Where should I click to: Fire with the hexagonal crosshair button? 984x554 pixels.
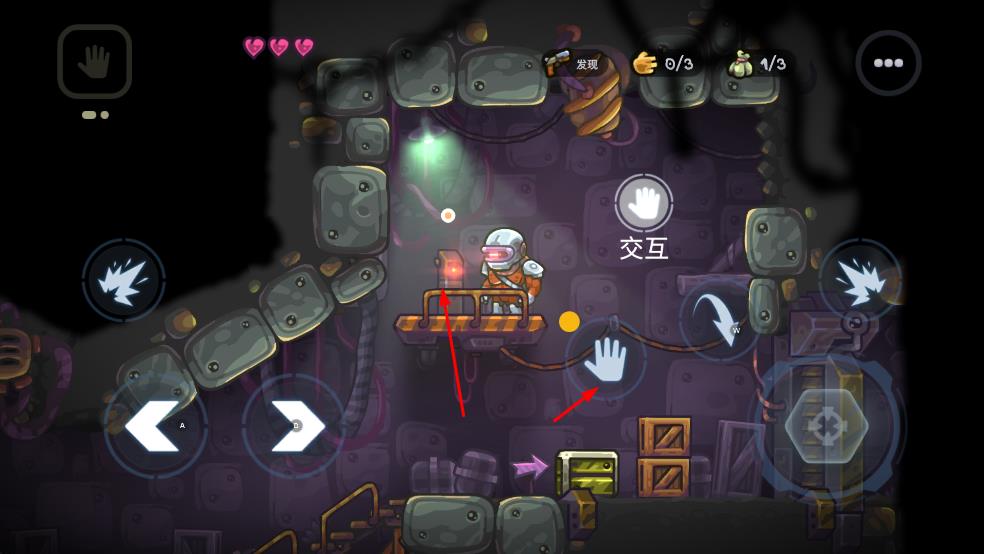point(826,426)
